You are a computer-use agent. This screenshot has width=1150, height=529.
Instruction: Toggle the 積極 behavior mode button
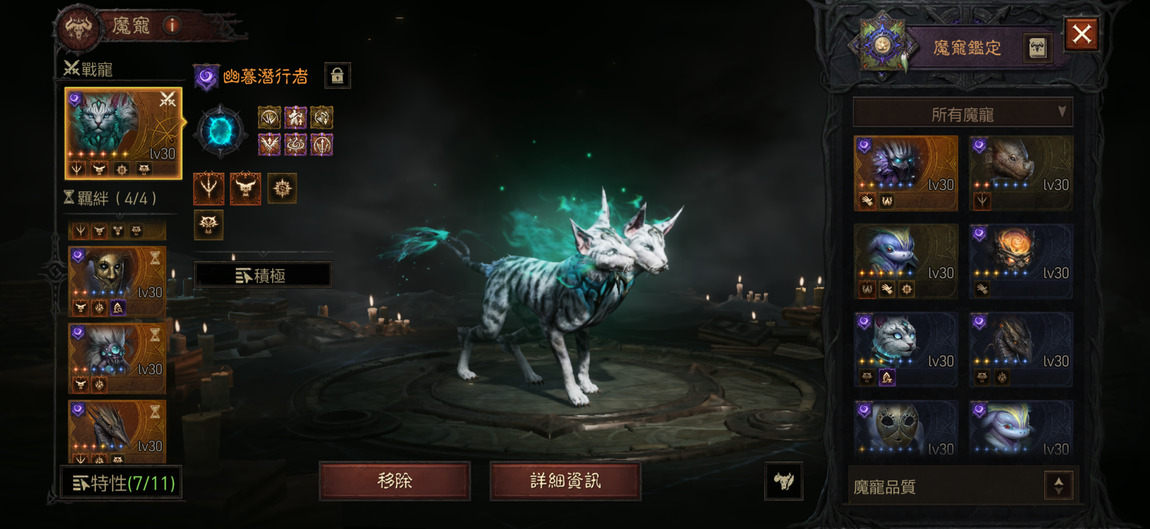tap(262, 275)
